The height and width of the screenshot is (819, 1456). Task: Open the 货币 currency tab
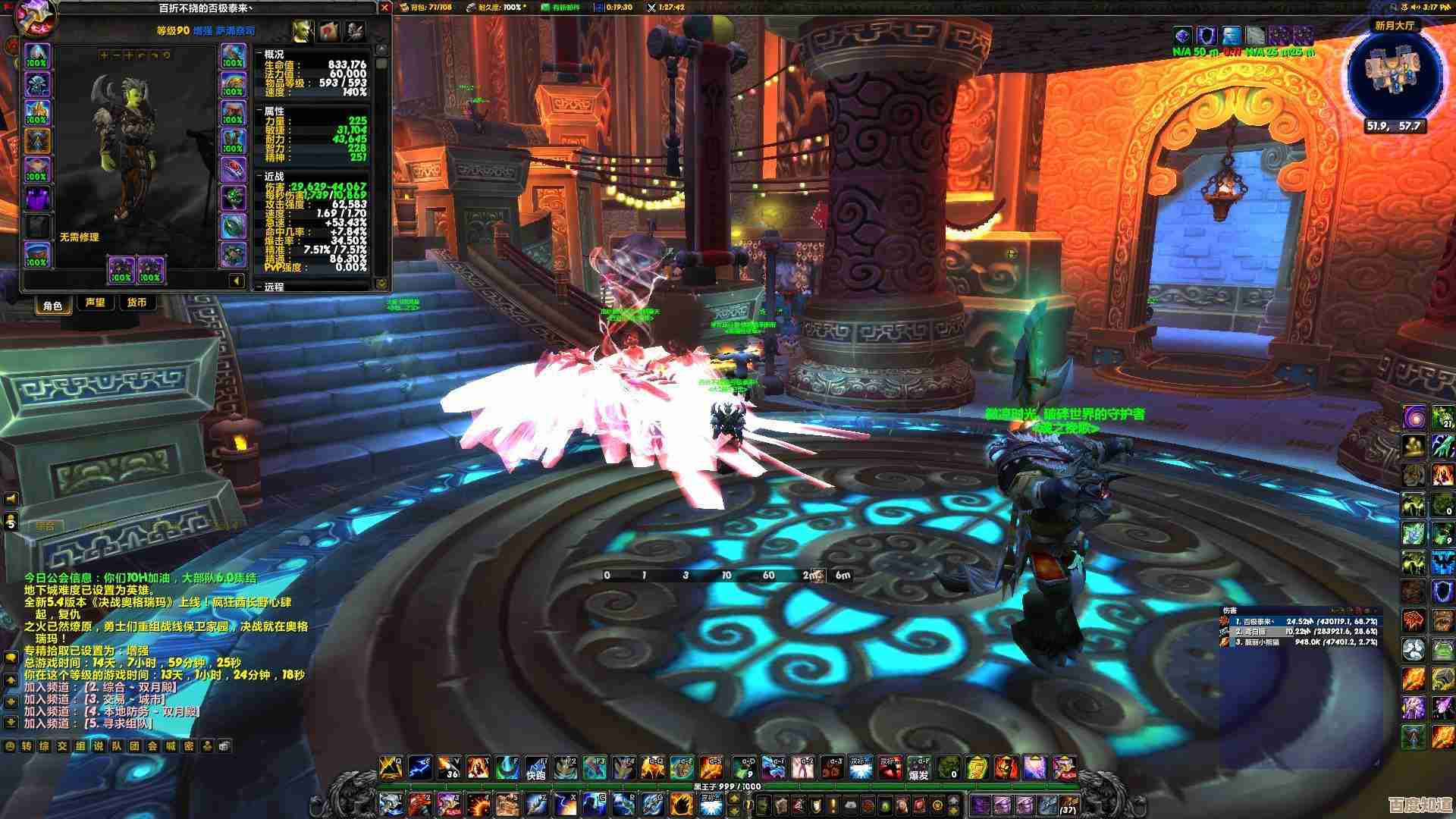coord(136,303)
